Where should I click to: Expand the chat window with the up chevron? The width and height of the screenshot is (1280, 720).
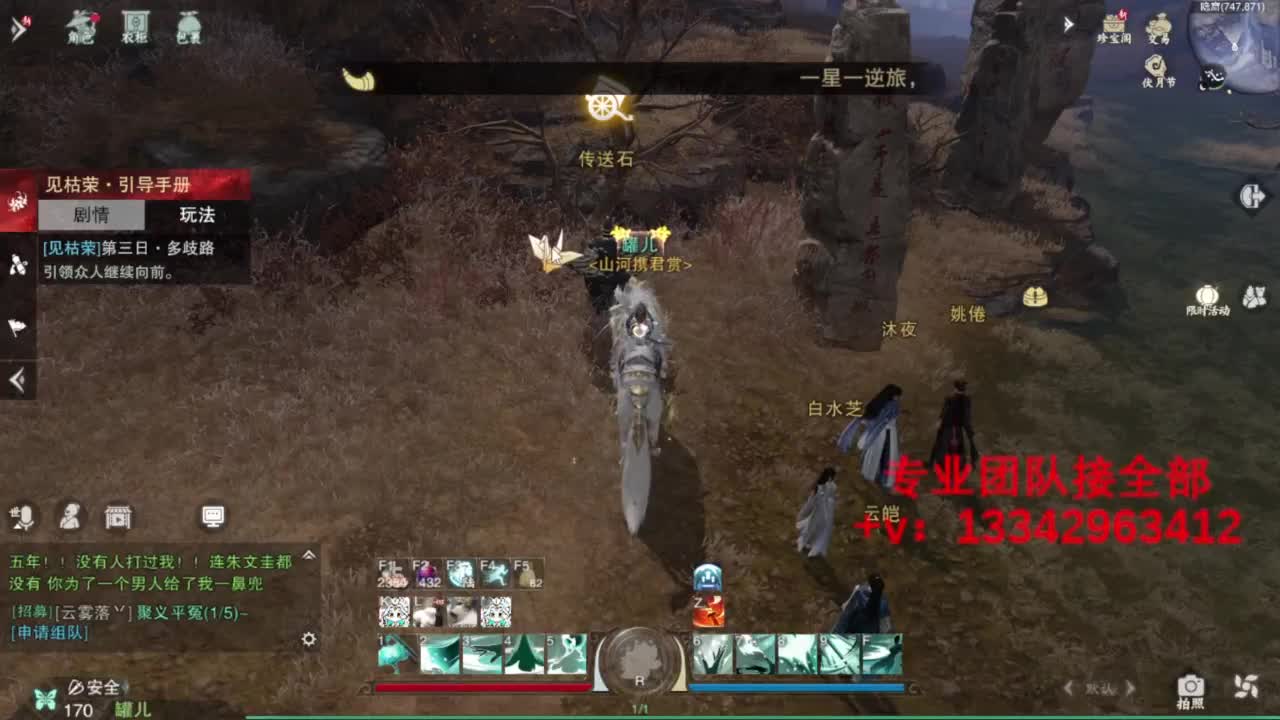tap(308, 556)
